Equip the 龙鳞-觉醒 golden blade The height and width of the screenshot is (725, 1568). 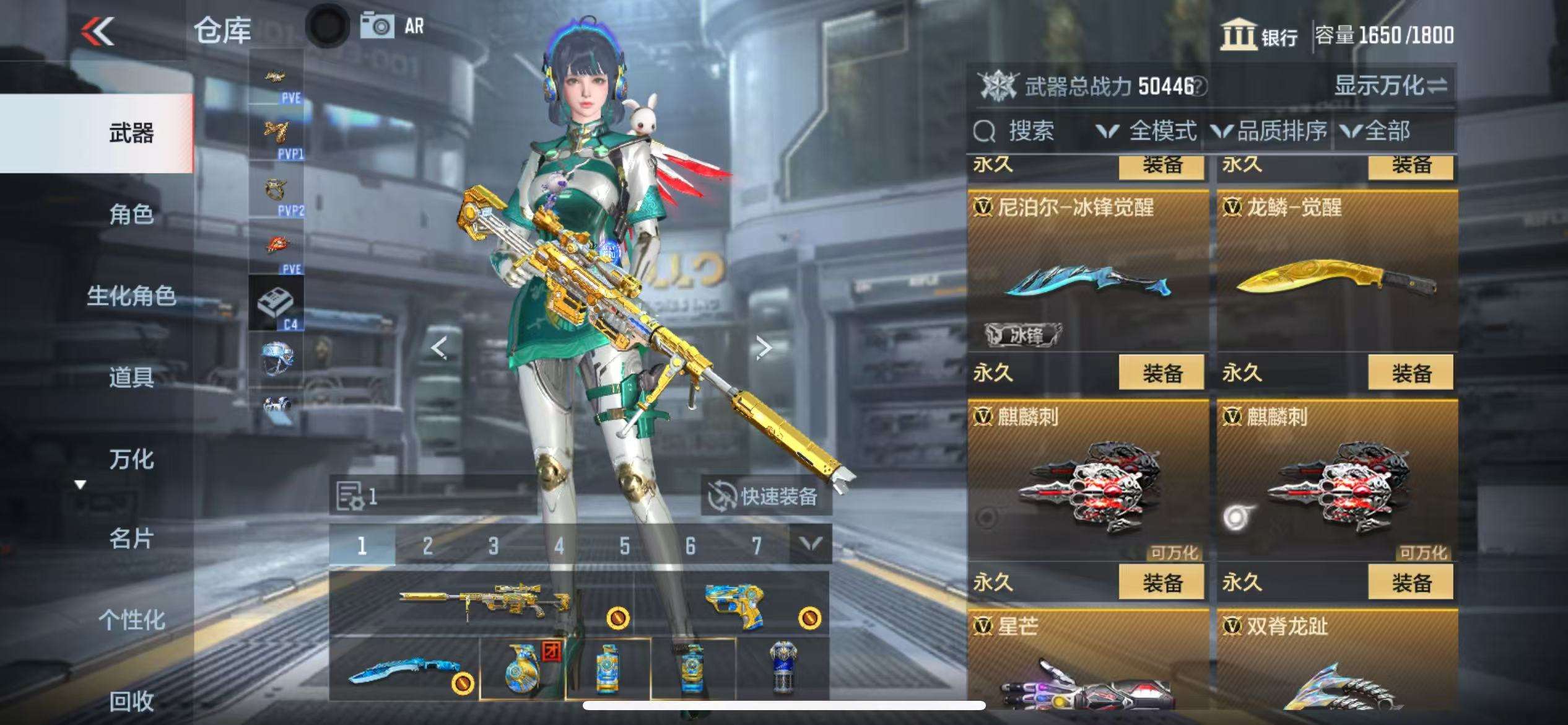[x=1411, y=373]
